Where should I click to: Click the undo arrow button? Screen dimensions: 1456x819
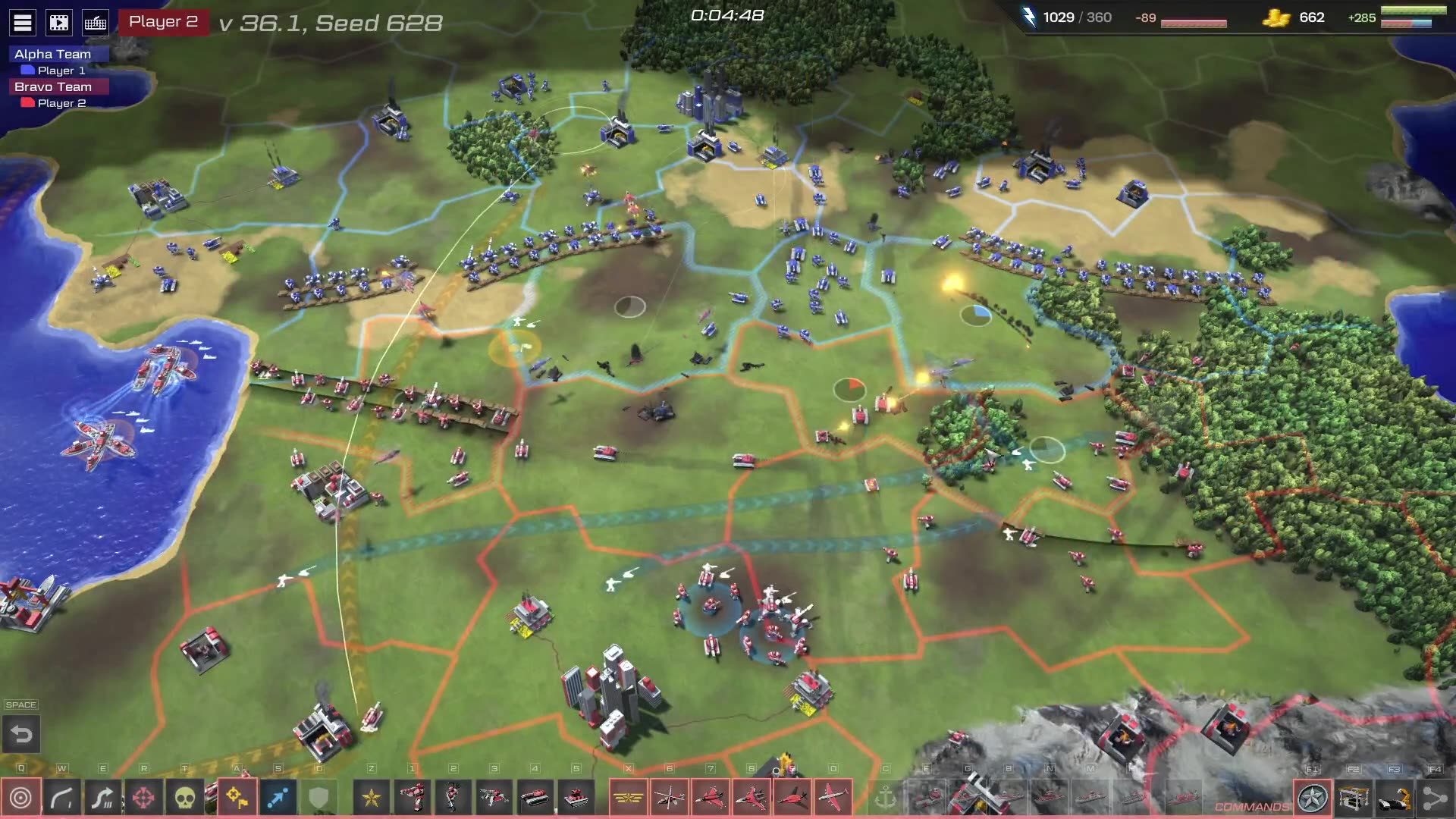tap(21, 734)
